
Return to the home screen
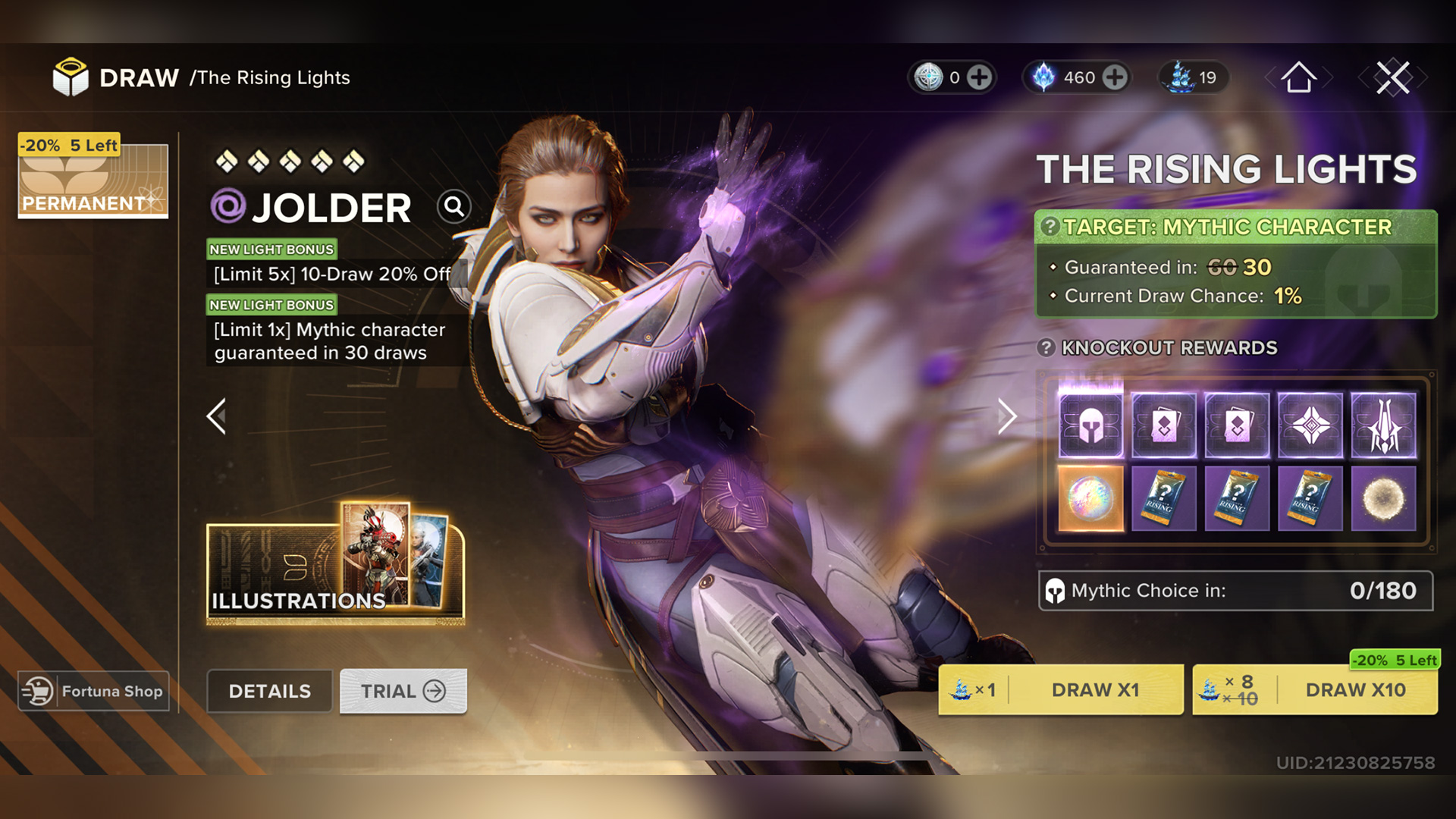(1298, 77)
